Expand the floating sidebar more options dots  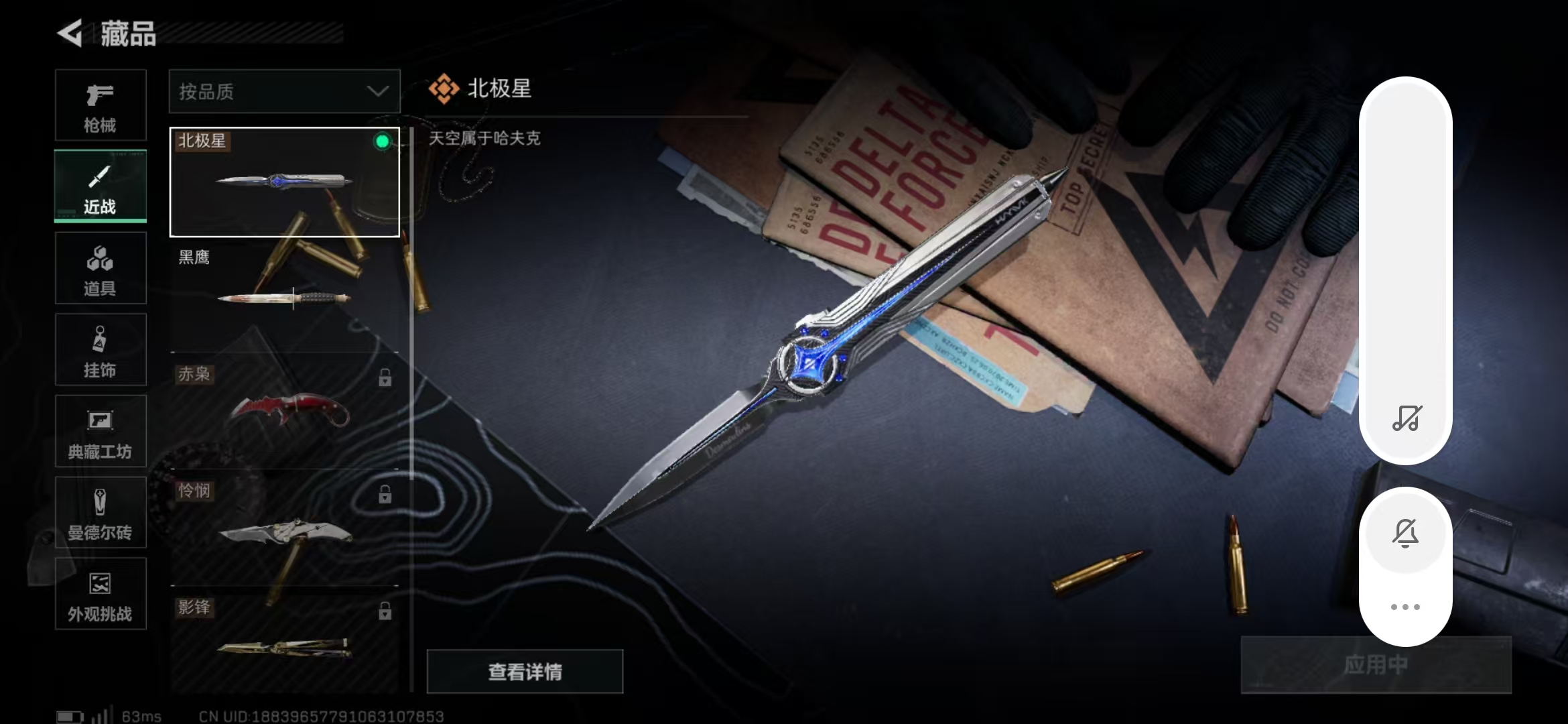pos(1406,605)
